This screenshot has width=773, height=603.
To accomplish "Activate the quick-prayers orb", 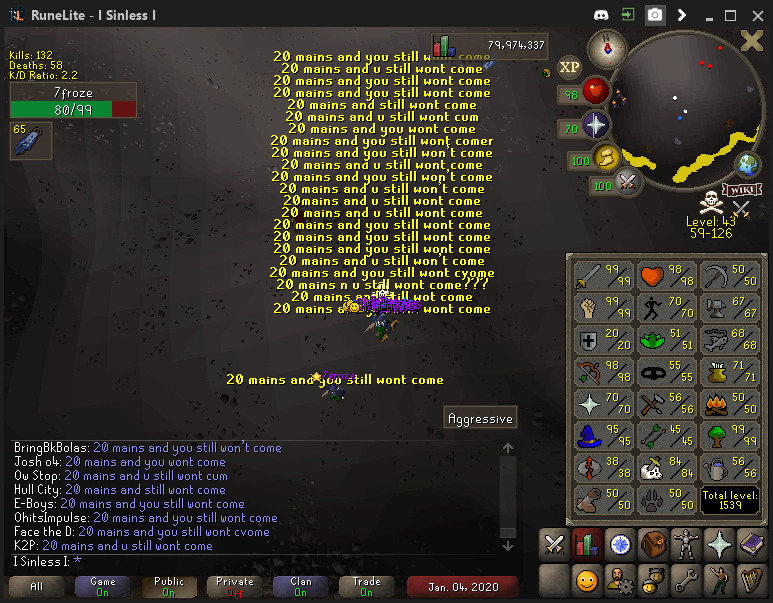I will tap(596, 127).
